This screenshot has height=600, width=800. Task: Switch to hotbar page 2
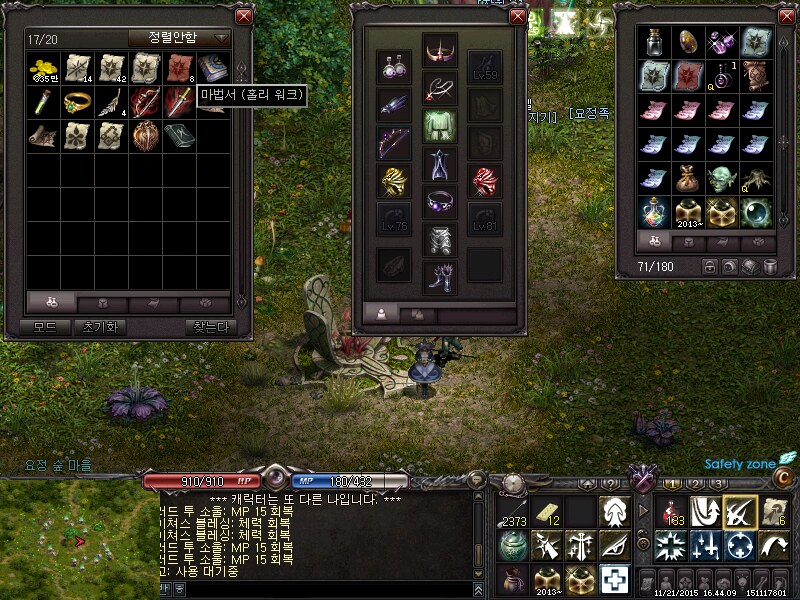694,484
